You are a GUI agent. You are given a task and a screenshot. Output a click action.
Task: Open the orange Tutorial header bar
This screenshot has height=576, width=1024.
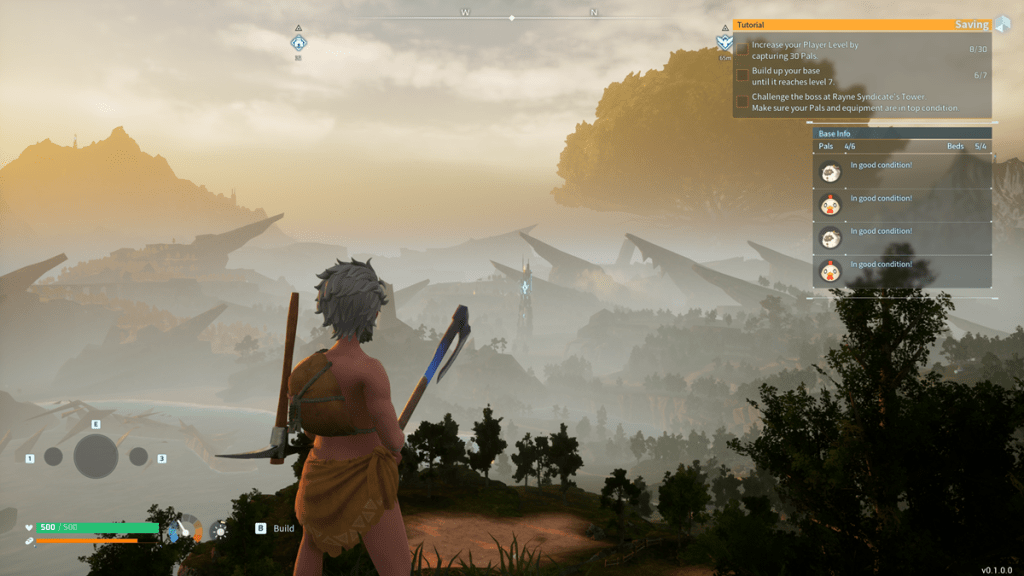[x=860, y=25]
